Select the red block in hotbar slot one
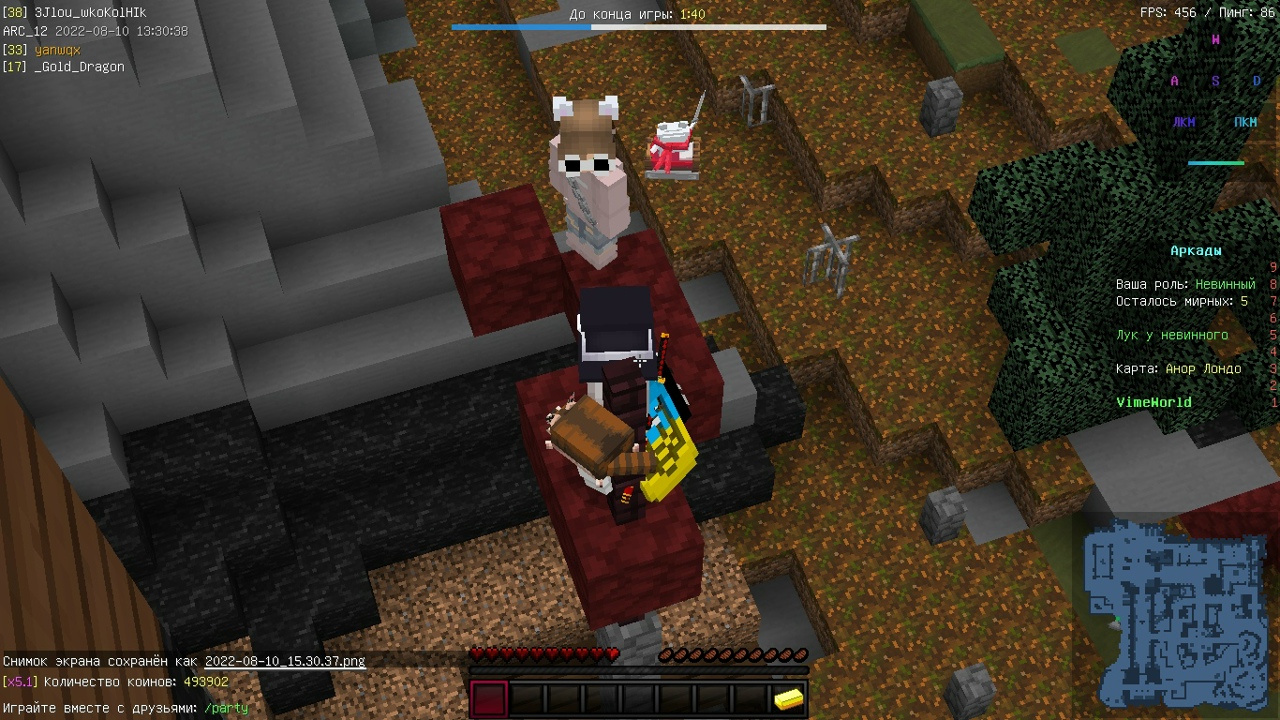 point(487,694)
